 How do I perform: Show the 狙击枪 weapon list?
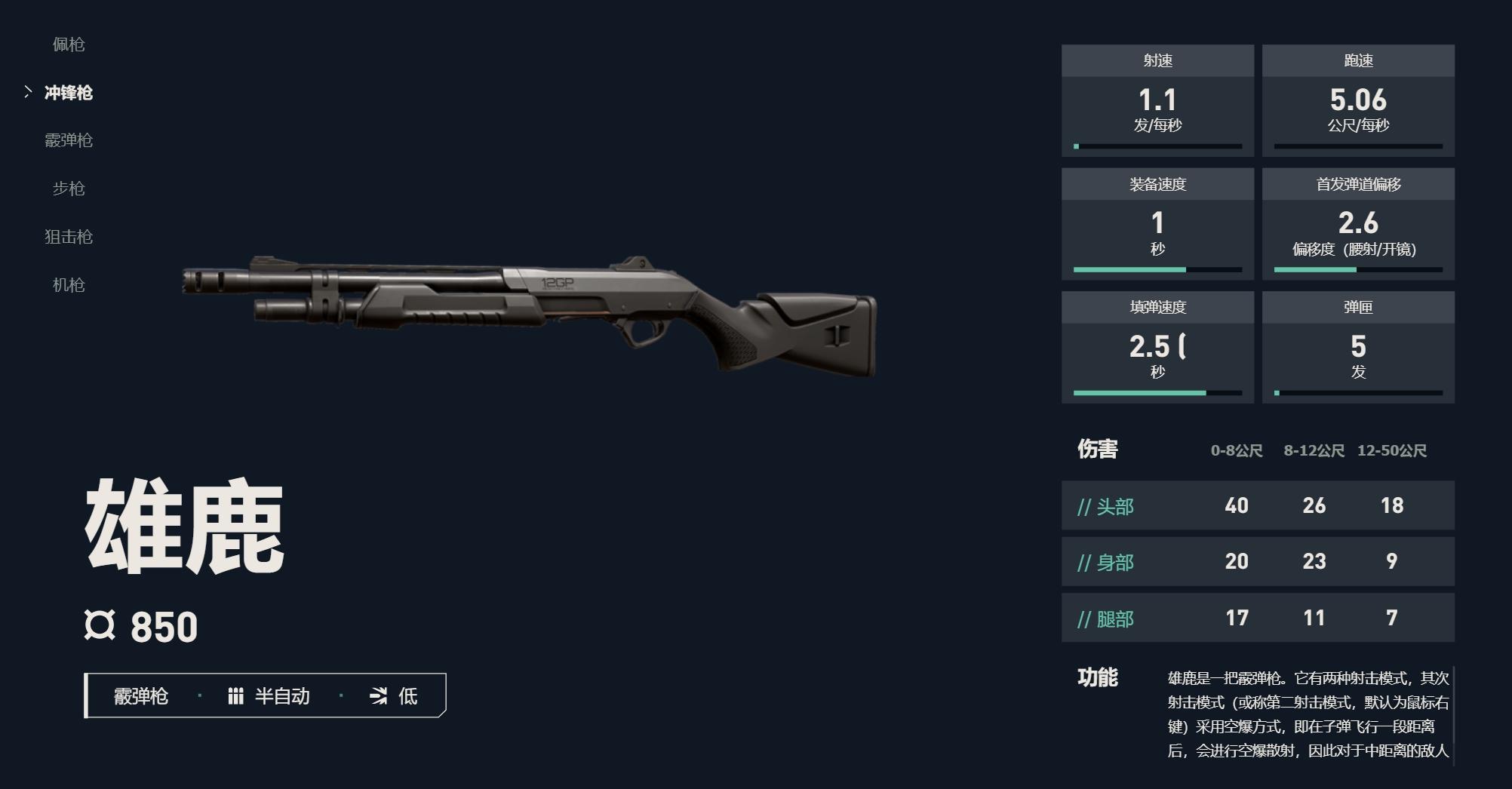point(68,237)
